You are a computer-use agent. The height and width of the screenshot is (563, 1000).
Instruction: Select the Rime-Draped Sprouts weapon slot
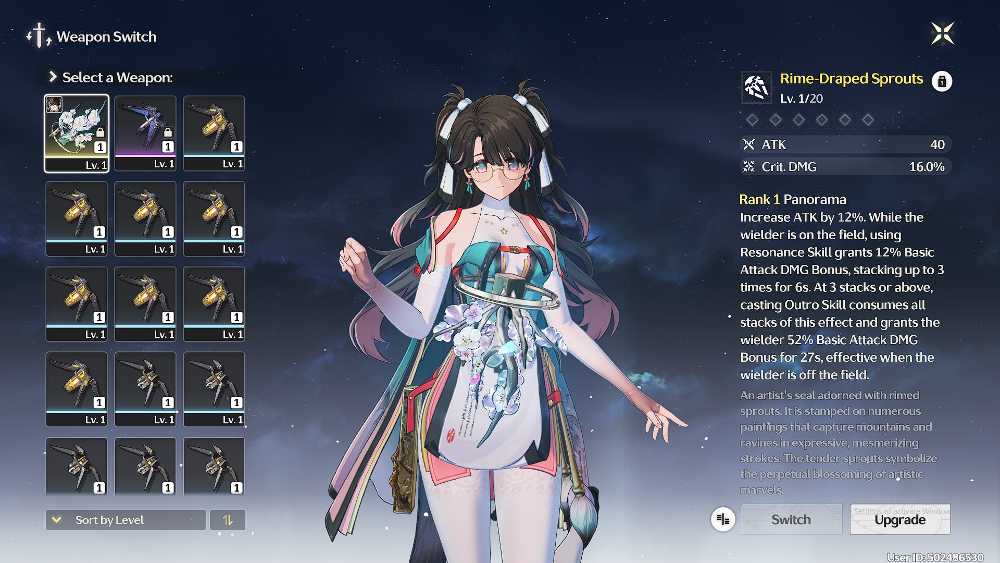[x=77, y=132]
